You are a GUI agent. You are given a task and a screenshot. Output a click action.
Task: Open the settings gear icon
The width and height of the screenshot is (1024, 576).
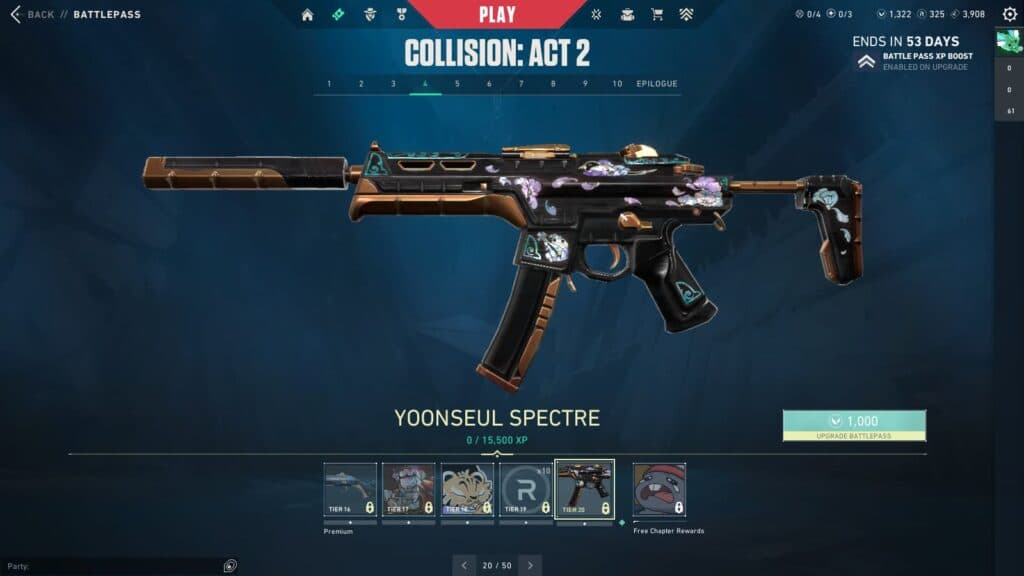tap(1009, 15)
